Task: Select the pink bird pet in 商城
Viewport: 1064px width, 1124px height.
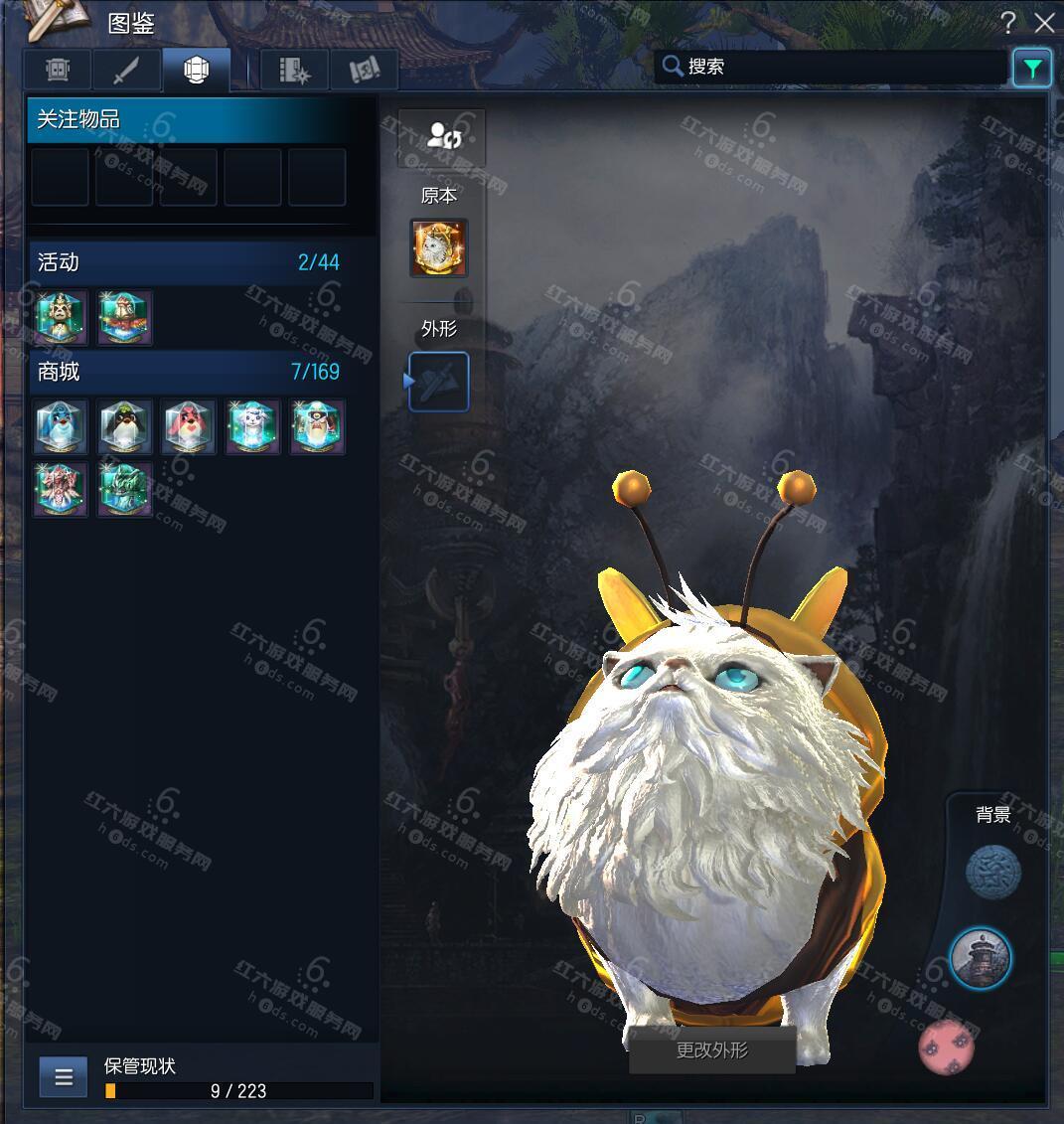Action: tap(189, 426)
